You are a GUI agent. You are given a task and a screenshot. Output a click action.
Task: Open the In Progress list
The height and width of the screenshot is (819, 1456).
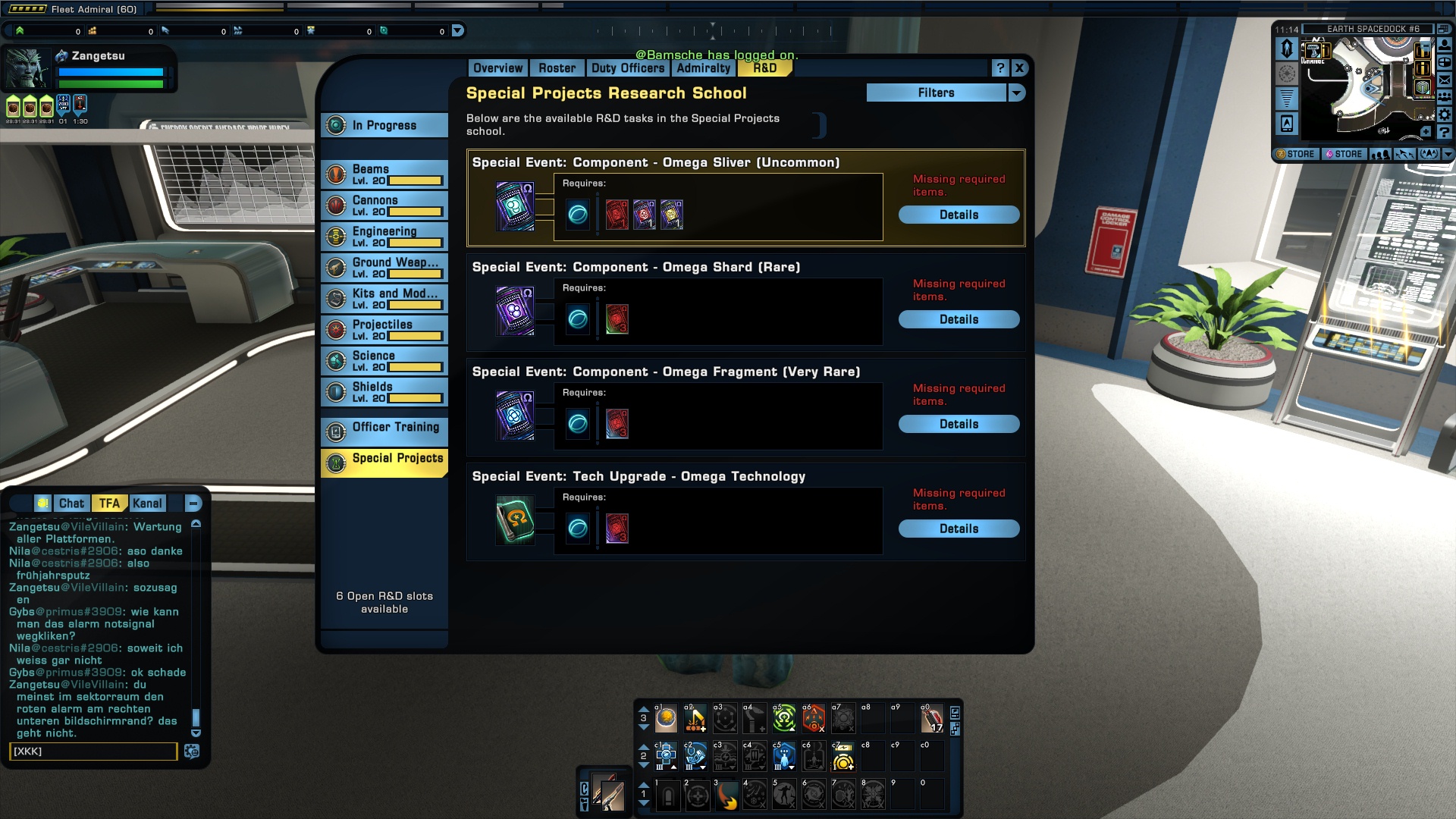[384, 125]
